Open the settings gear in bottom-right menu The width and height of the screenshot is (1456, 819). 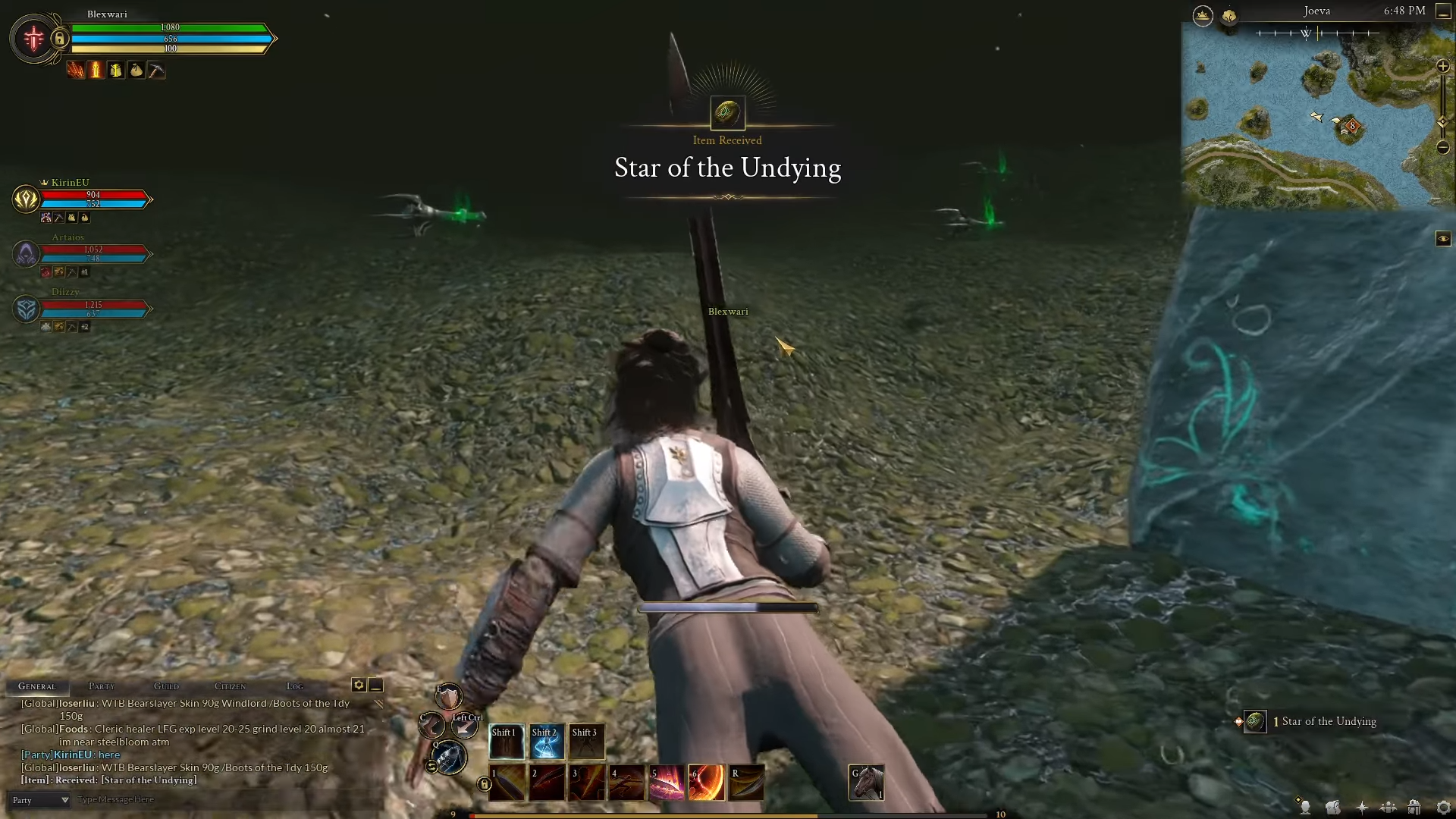(1443, 808)
